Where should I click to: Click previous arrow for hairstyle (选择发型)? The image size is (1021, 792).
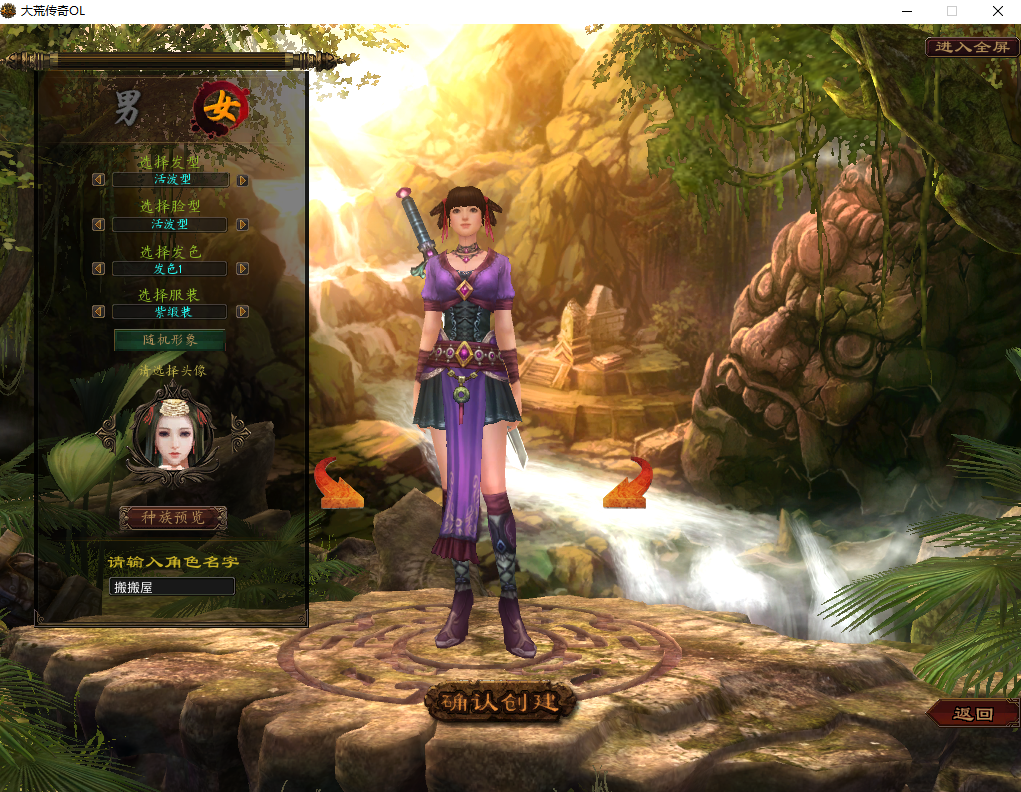pyautogui.click(x=98, y=180)
